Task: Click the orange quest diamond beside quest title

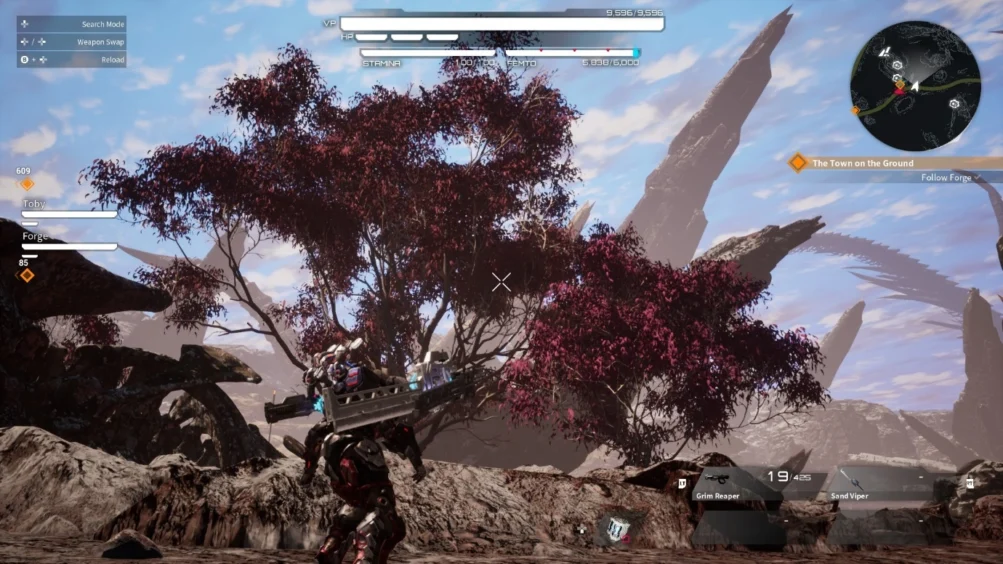Action: click(798, 163)
